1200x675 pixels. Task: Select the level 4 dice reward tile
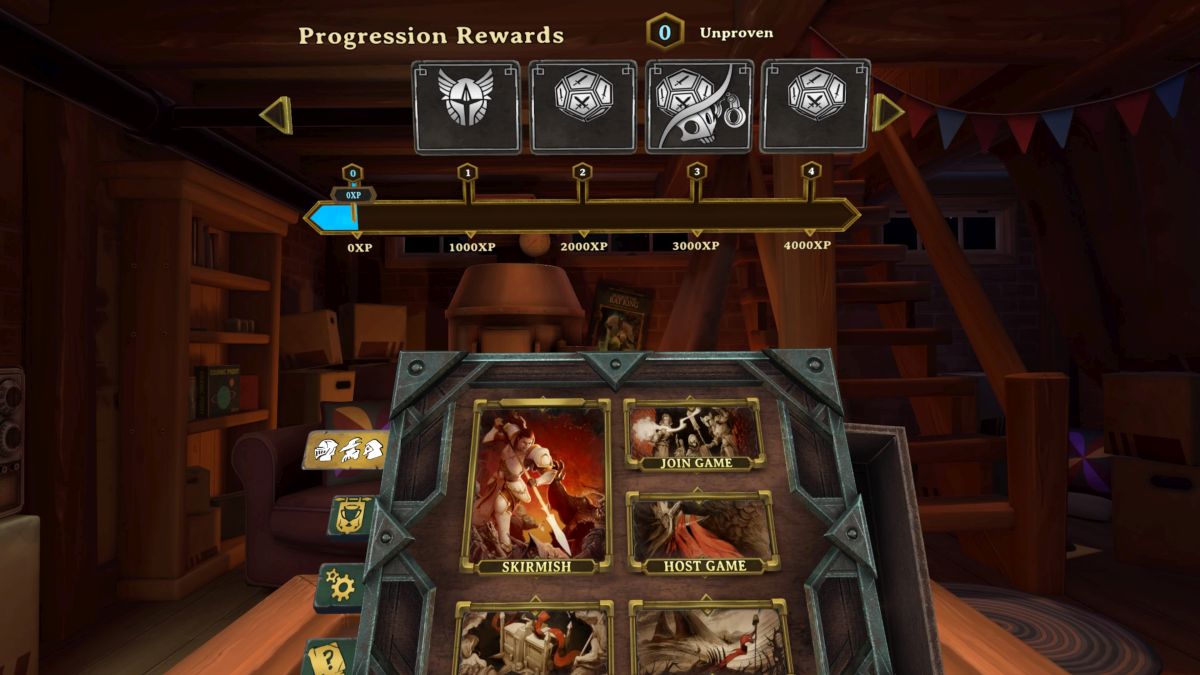tap(815, 105)
